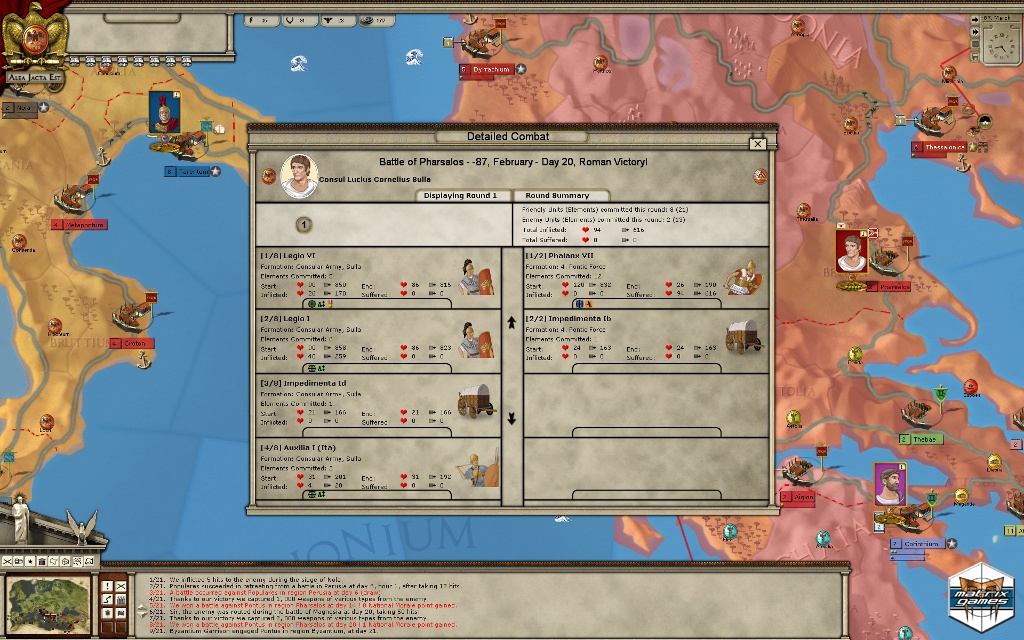Click the star icon in the bottom toolbar
The width and height of the screenshot is (1024, 640).
30,560
